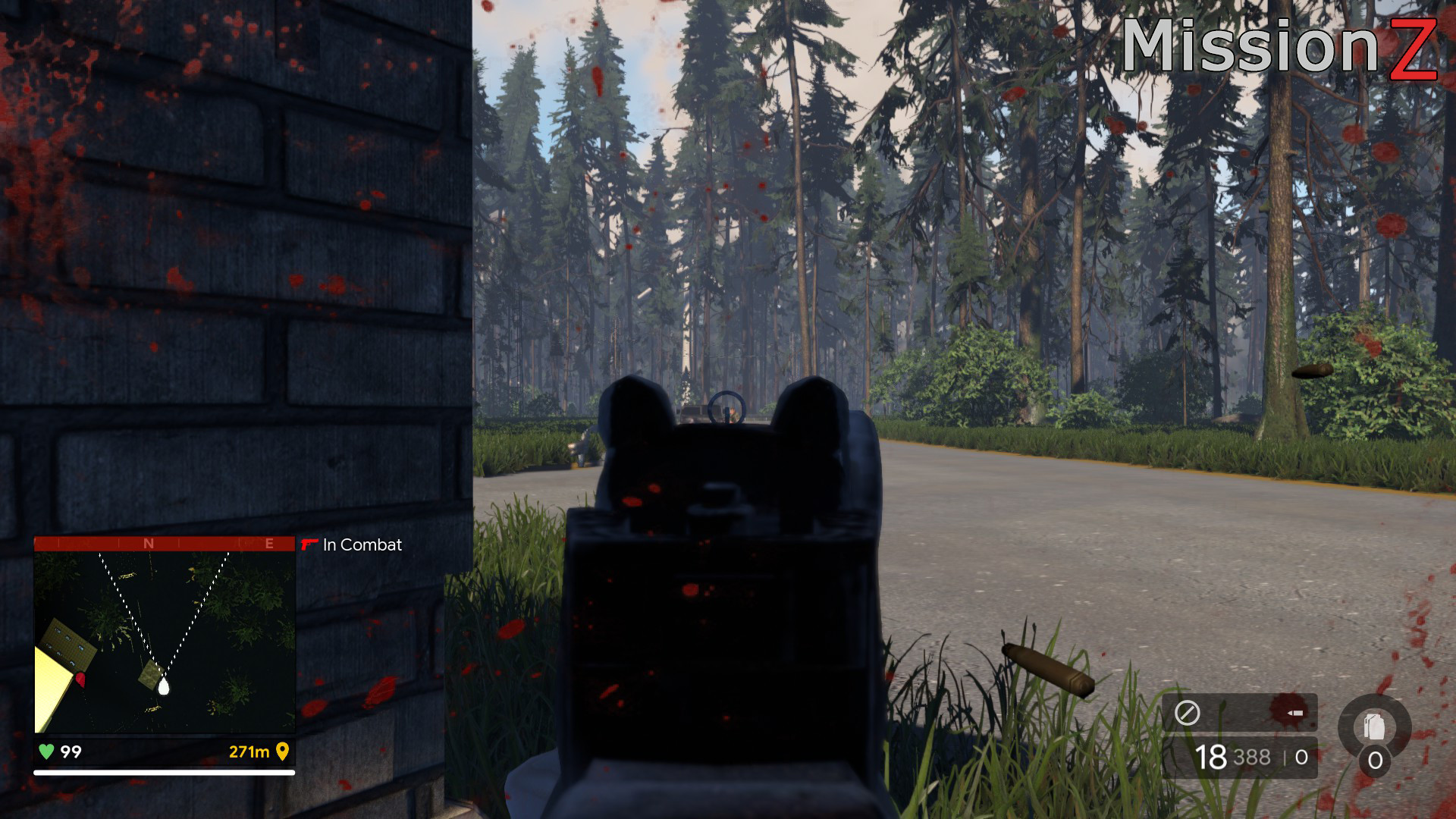
Task: Click the compass N marker on the minimap
Action: 149,543
